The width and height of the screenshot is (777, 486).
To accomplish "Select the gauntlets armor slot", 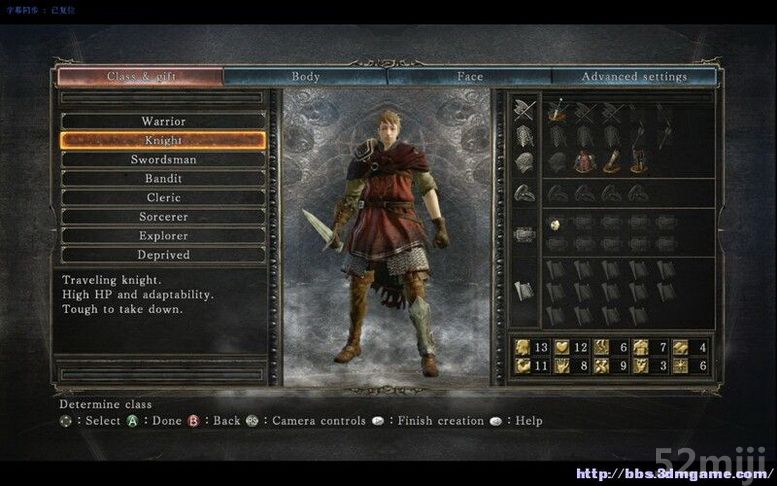I will click(611, 160).
